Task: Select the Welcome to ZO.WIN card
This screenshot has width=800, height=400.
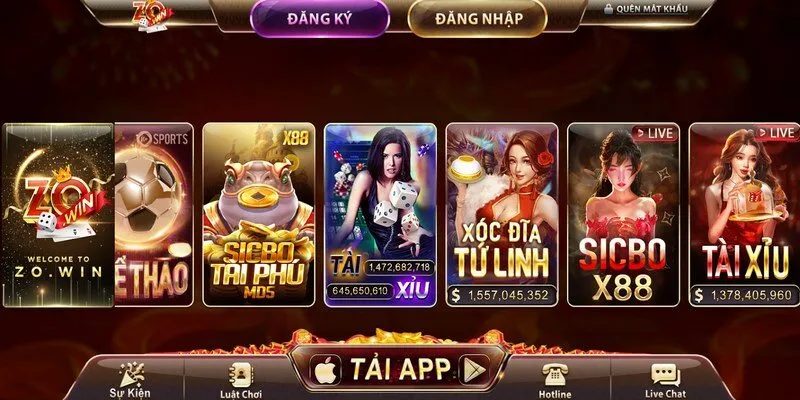Action: 58,215
